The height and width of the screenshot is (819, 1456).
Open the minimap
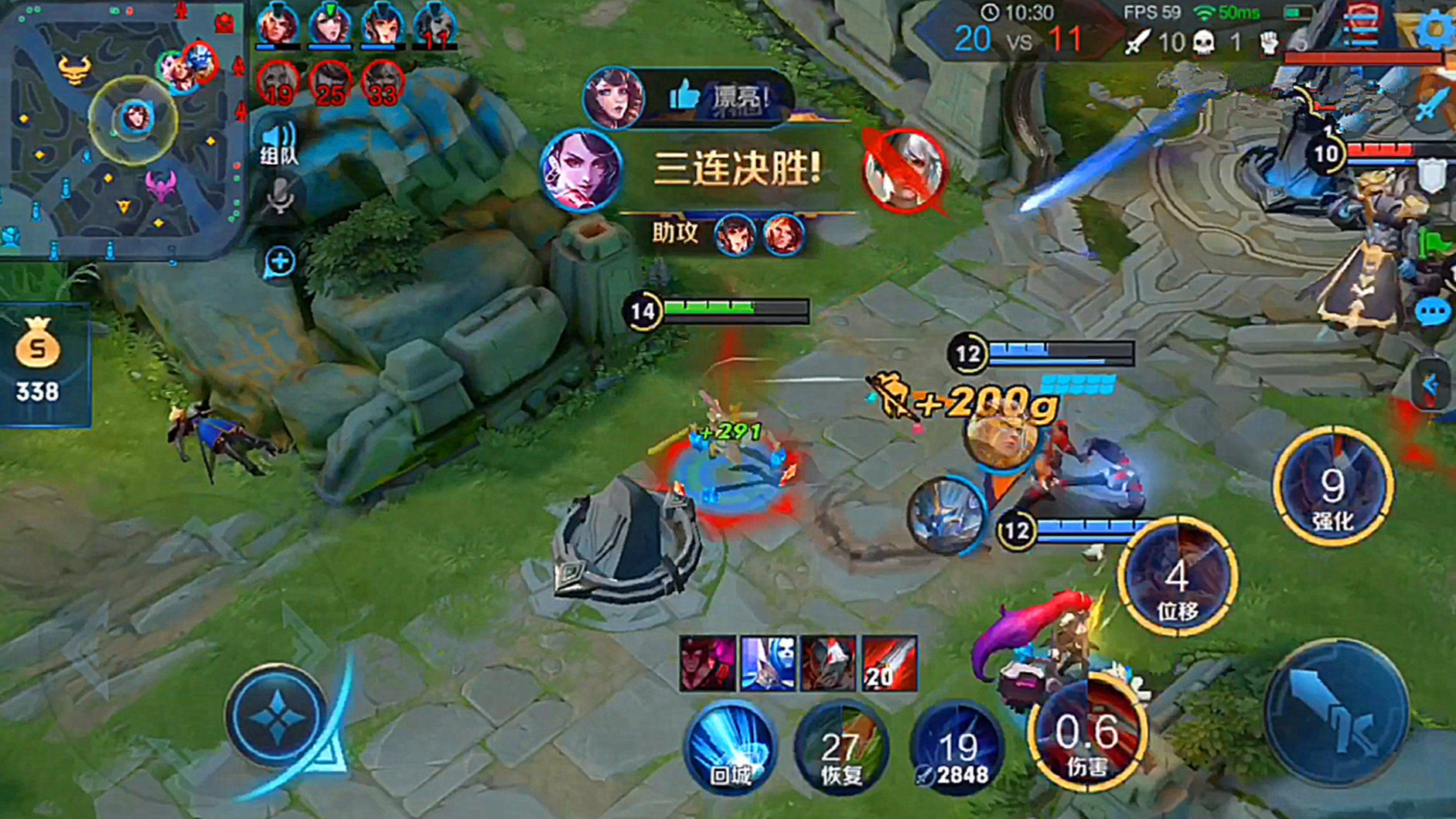click(120, 128)
